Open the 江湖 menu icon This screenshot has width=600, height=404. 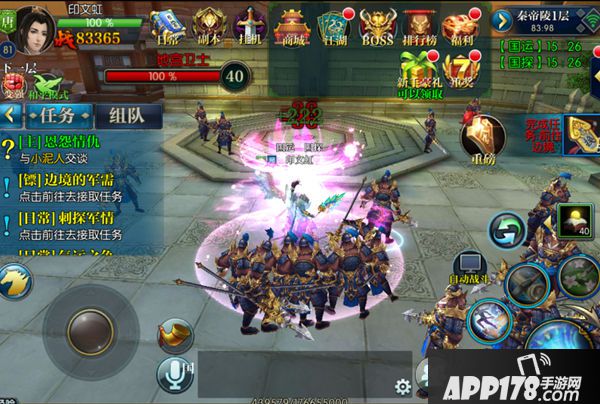(335, 24)
